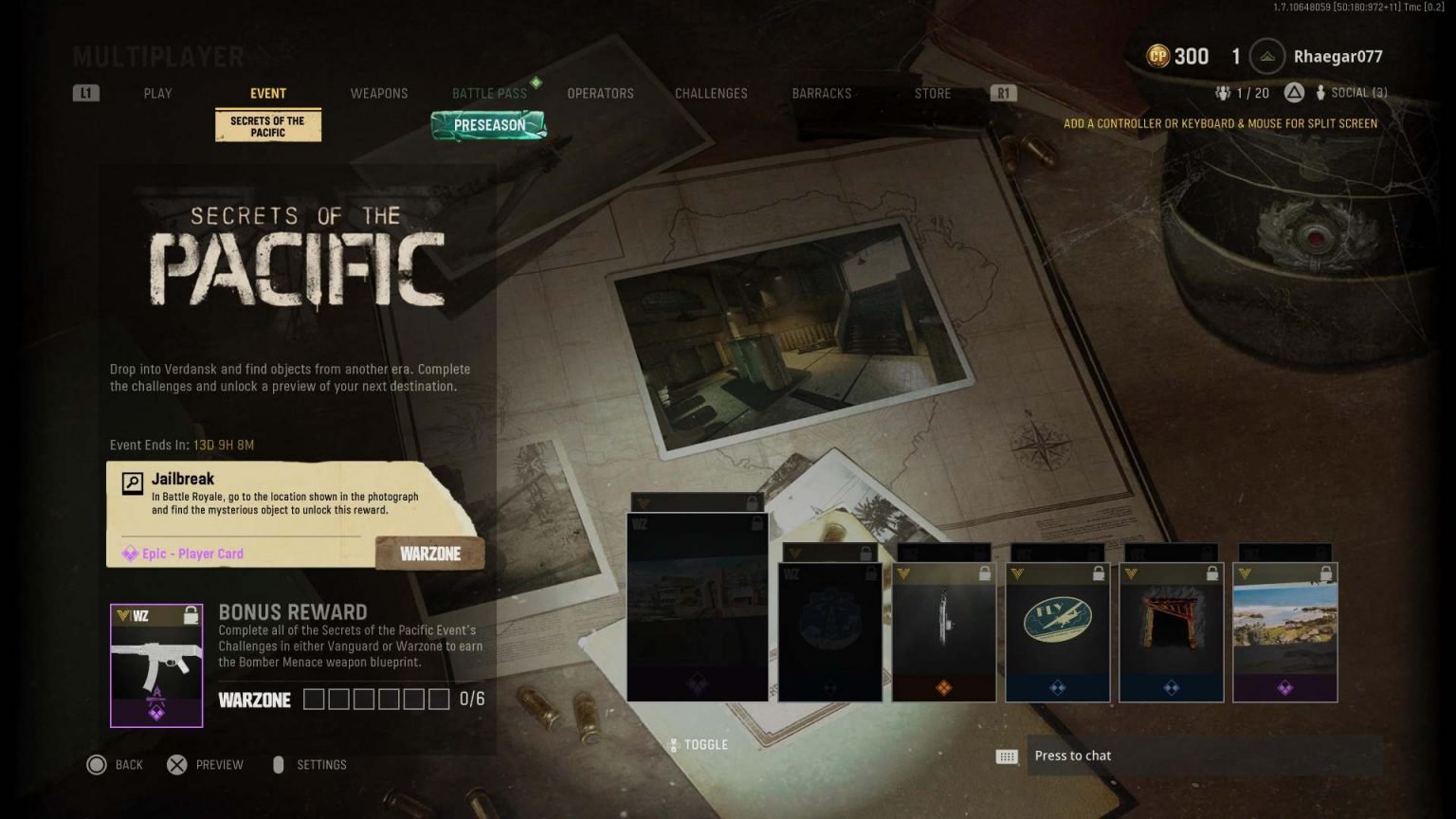This screenshot has height=819, width=1456.
Task: Open the Social friends menu
Action: click(x=1352, y=93)
